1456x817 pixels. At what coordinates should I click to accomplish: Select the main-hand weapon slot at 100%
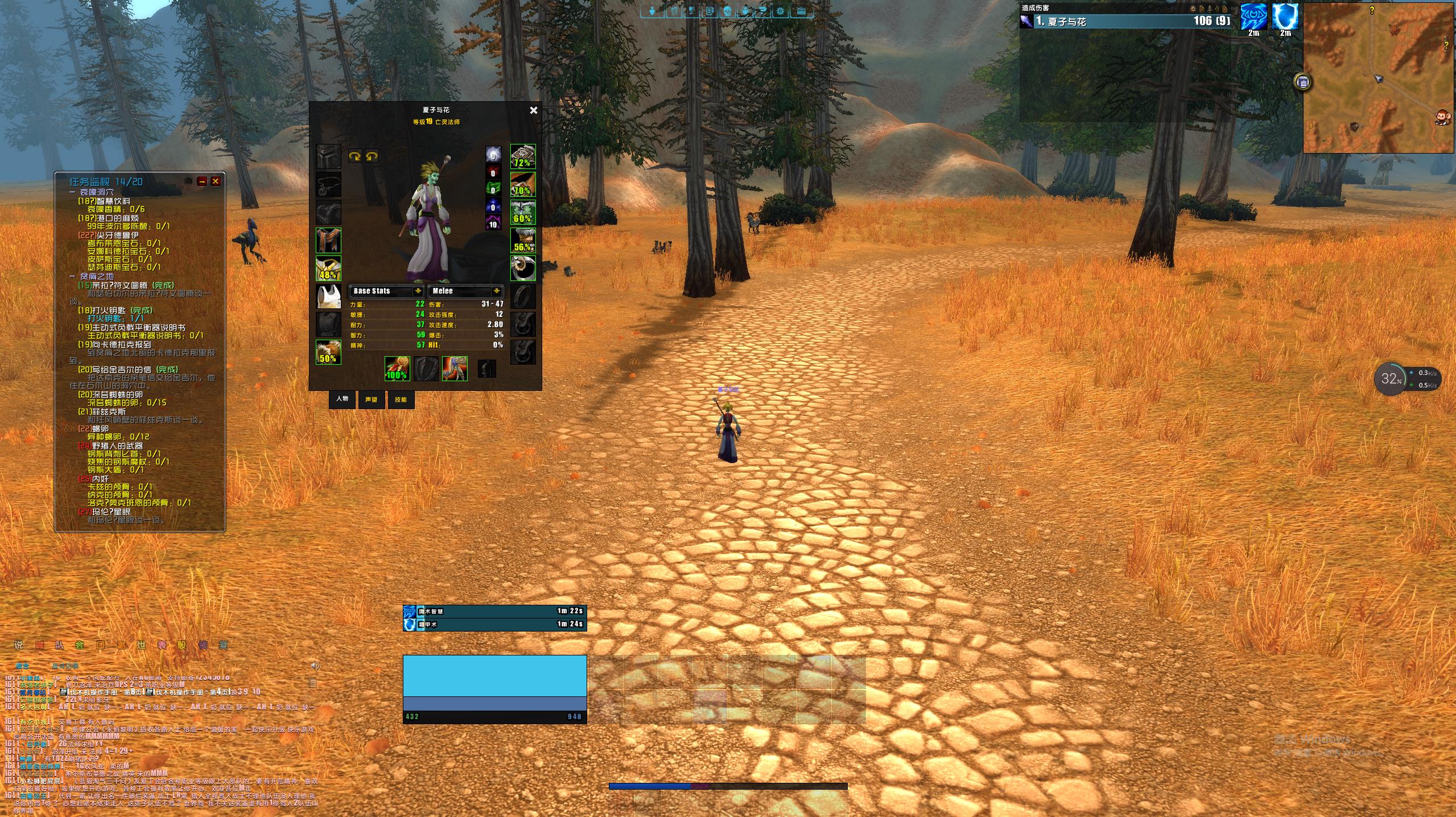(x=397, y=368)
